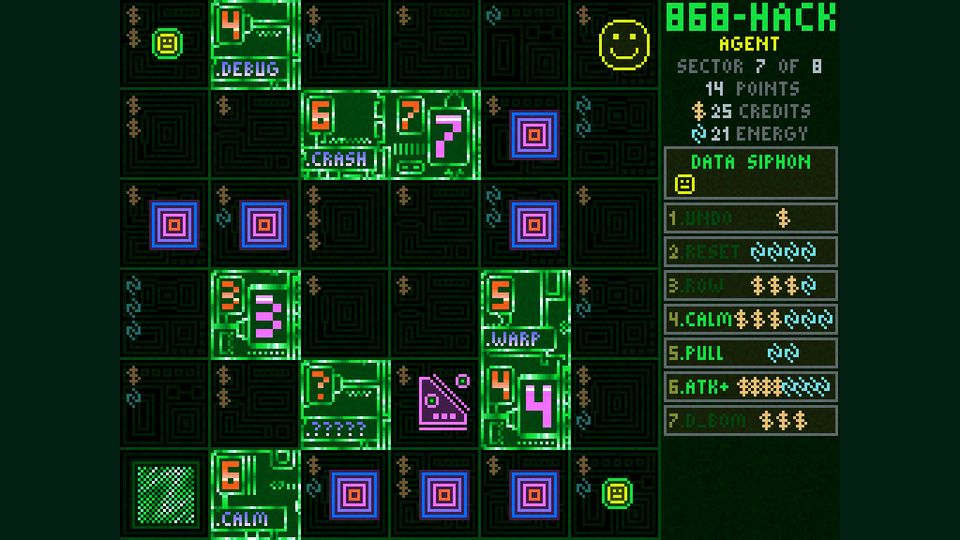The image size is (960, 540).
Task: Click the .DEBUG data node tile
Action: (x=255, y=44)
